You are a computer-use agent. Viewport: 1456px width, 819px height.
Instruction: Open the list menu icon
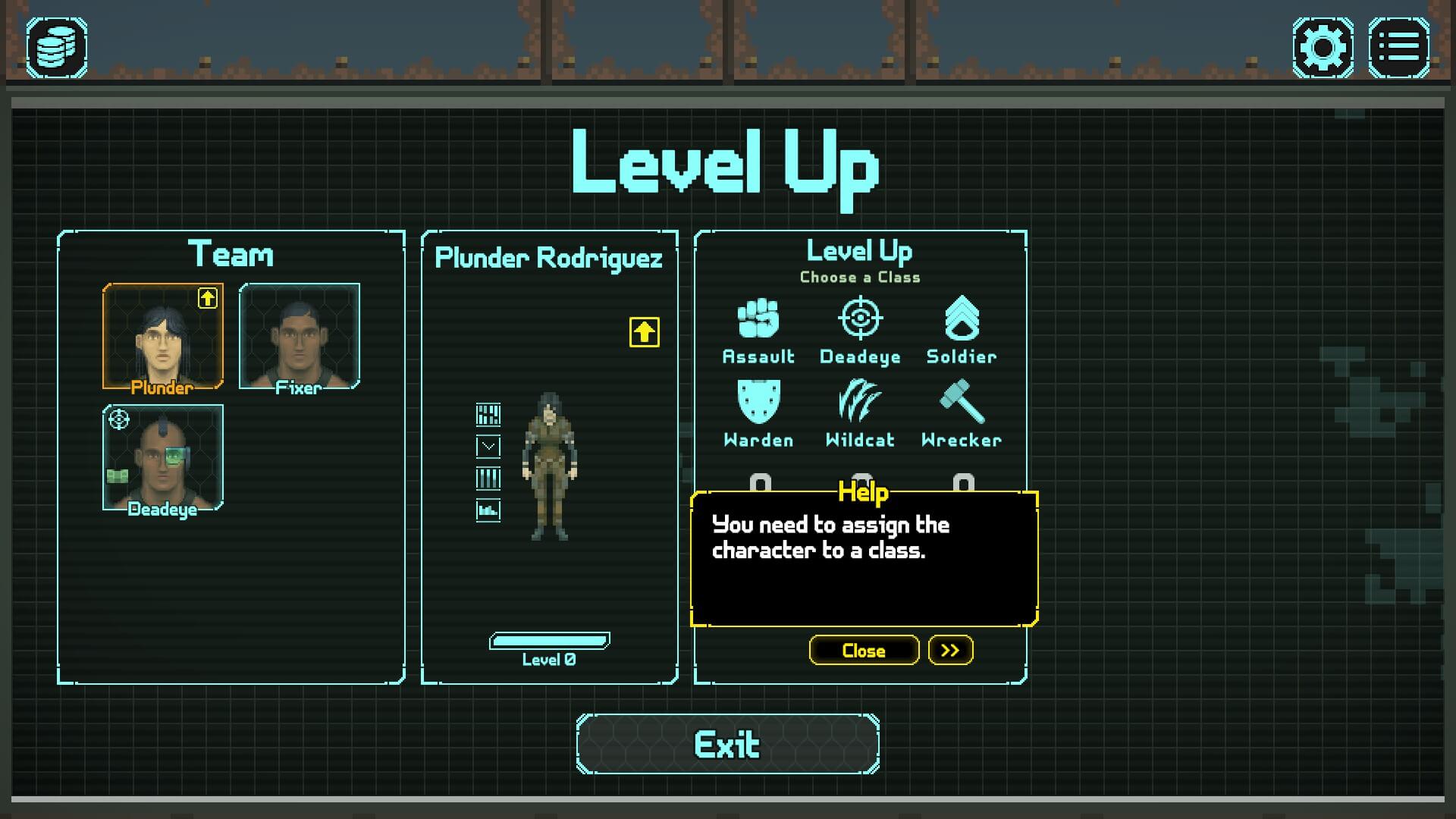point(1398,48)
